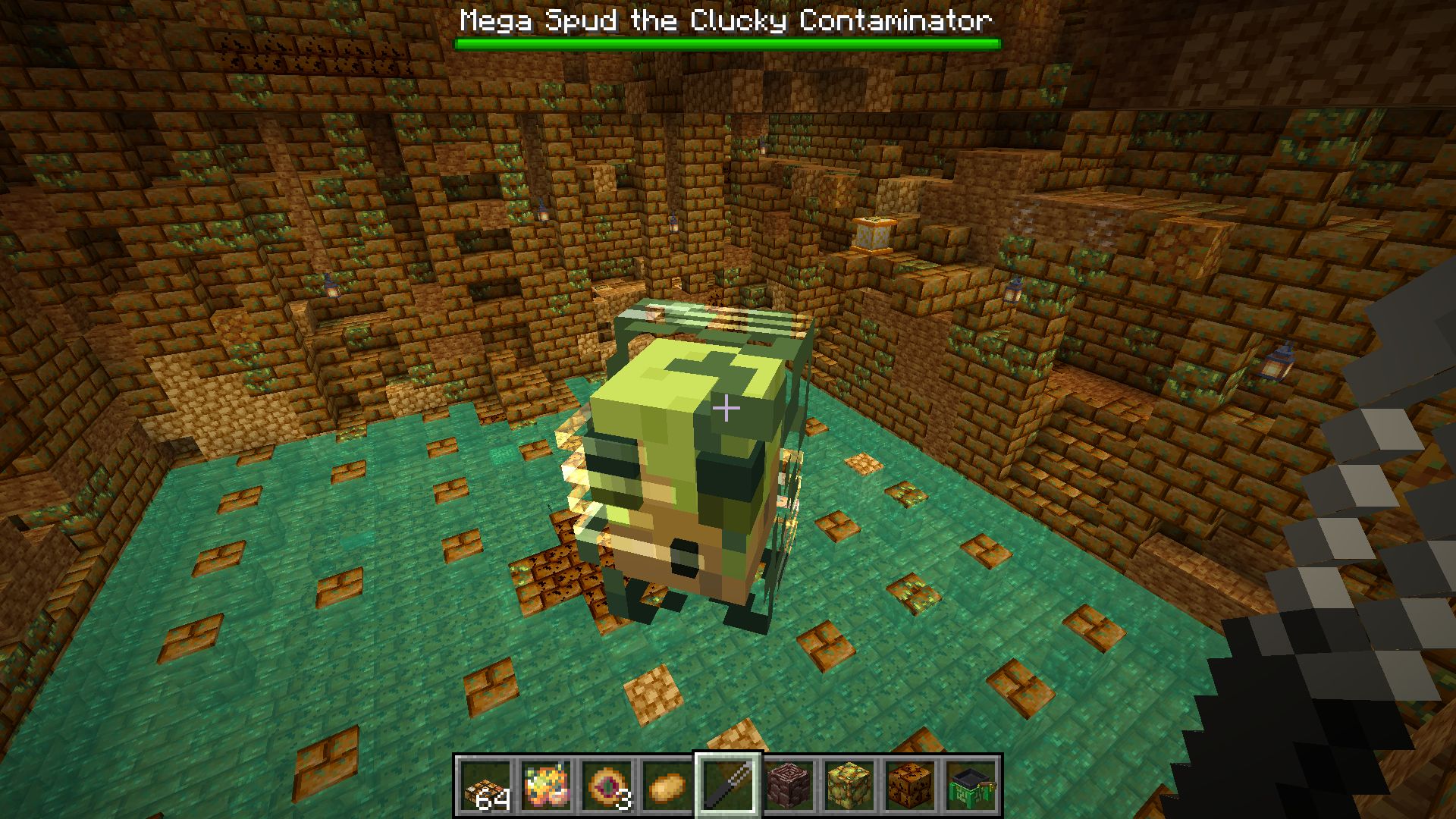Select the green base black-top block slot
The image size is (1456, 819).
971,786
